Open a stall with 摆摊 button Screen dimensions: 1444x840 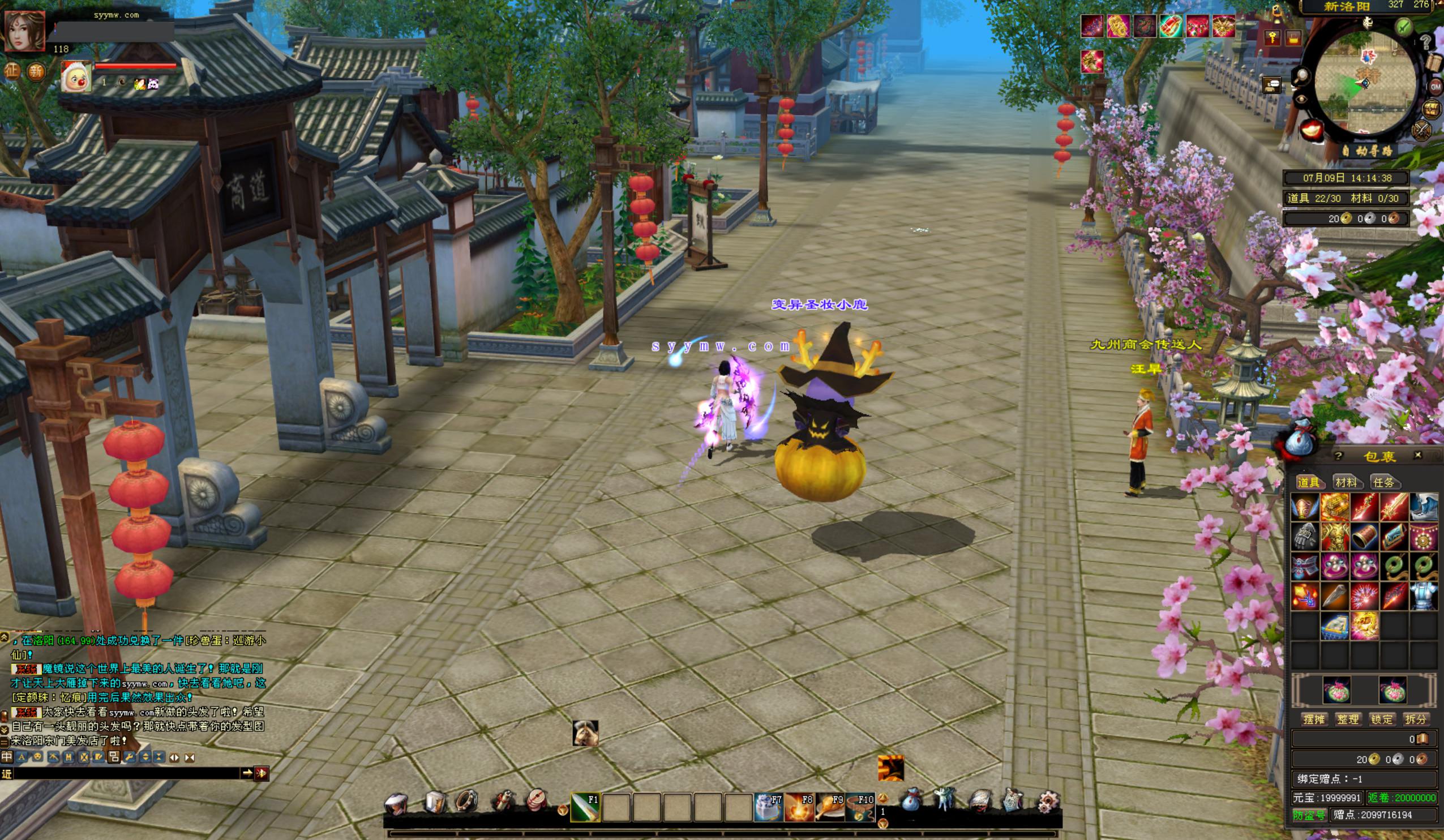click(x=1313, y=719)
